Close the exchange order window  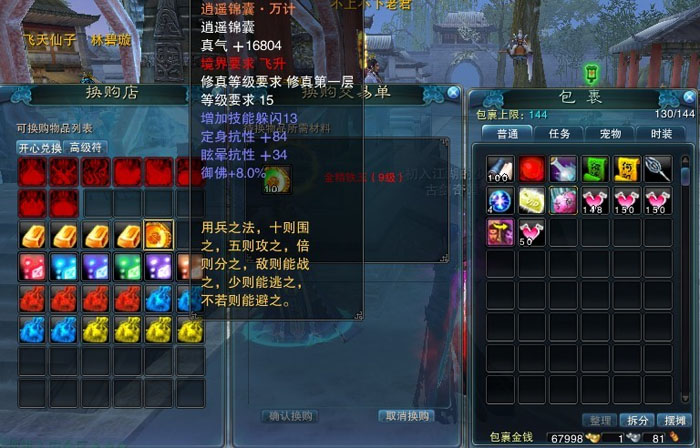(x=453, y=92)
